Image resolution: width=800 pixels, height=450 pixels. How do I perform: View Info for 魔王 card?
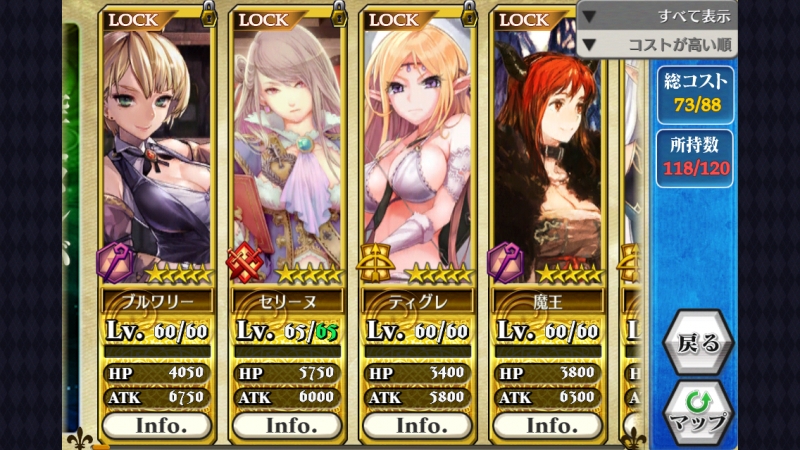pyautogui.click(x=547, y=424)
